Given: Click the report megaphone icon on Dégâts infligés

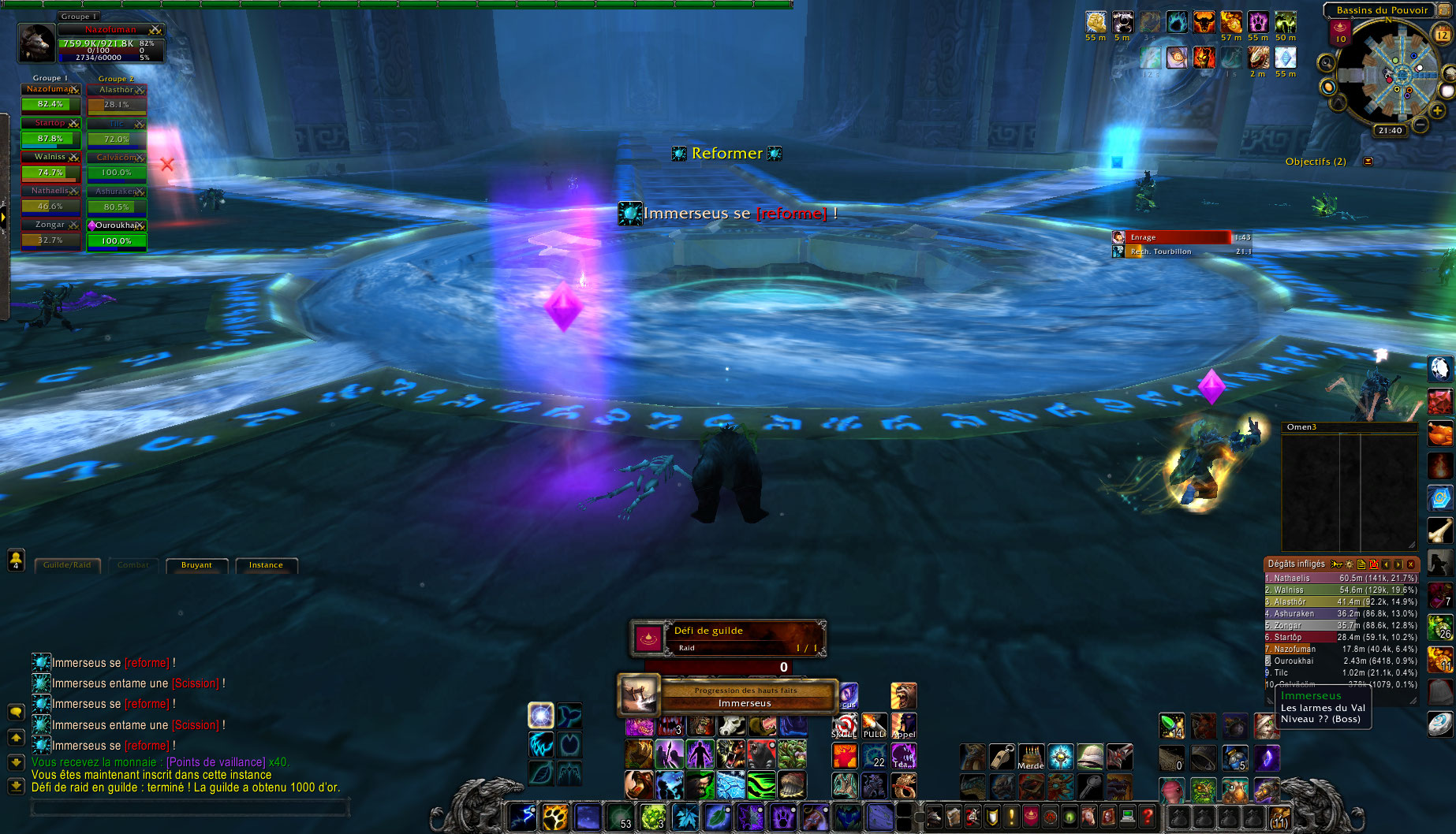Looking at the screenshot, I should pos(1336,564).
